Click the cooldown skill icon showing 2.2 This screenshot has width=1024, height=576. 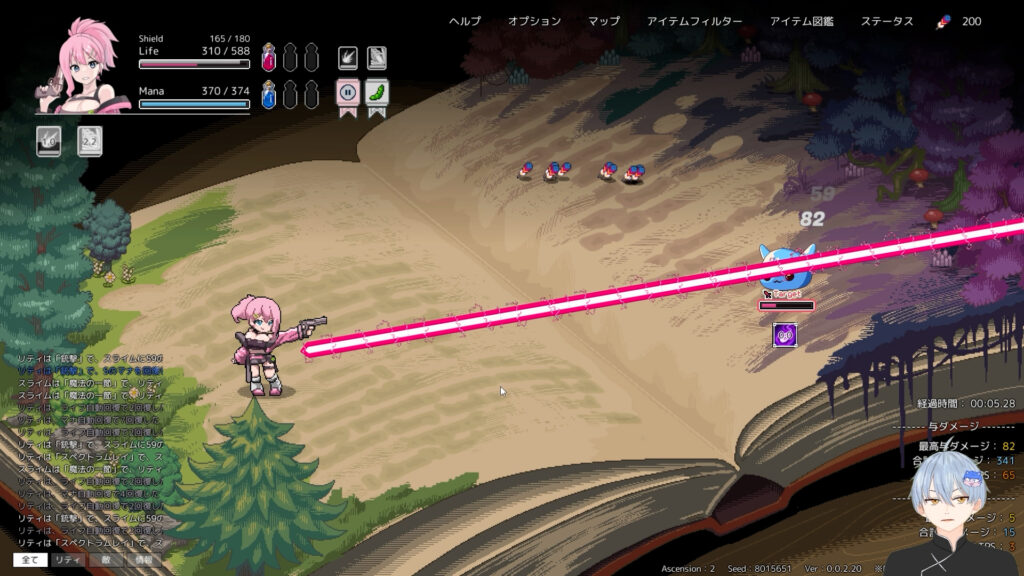pos(90,141)
